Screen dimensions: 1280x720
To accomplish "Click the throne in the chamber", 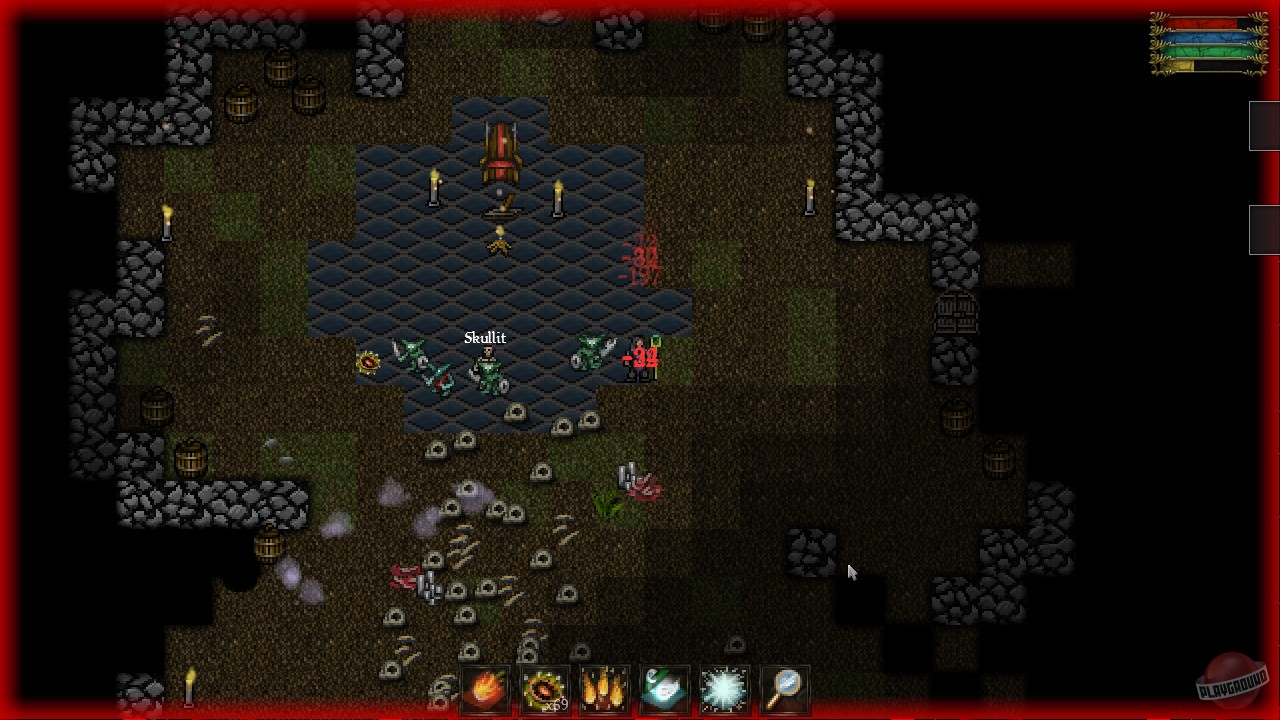I will pyautogui.click(x=500, y=148).
